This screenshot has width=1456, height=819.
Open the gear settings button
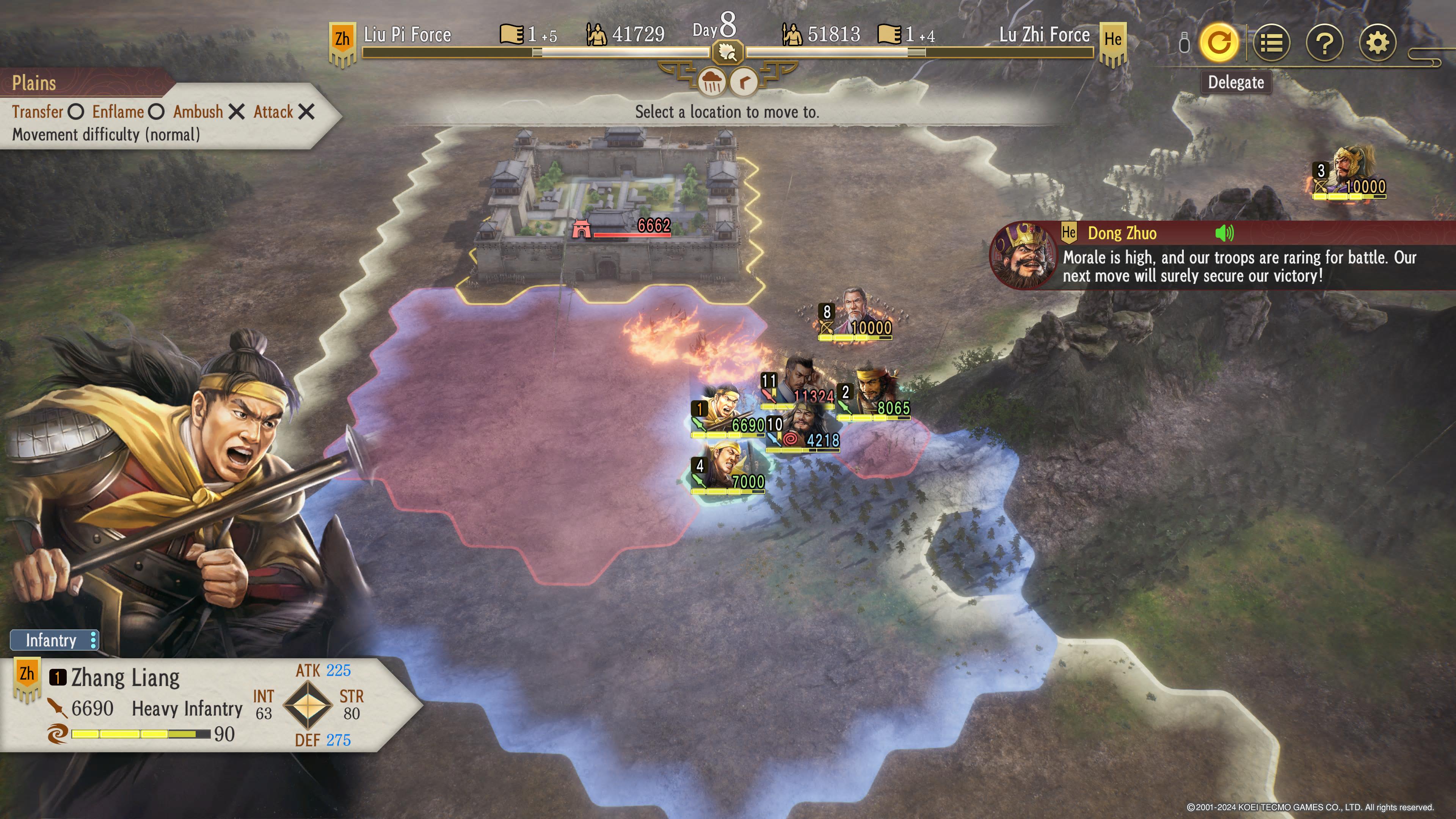coord(1378,42)
